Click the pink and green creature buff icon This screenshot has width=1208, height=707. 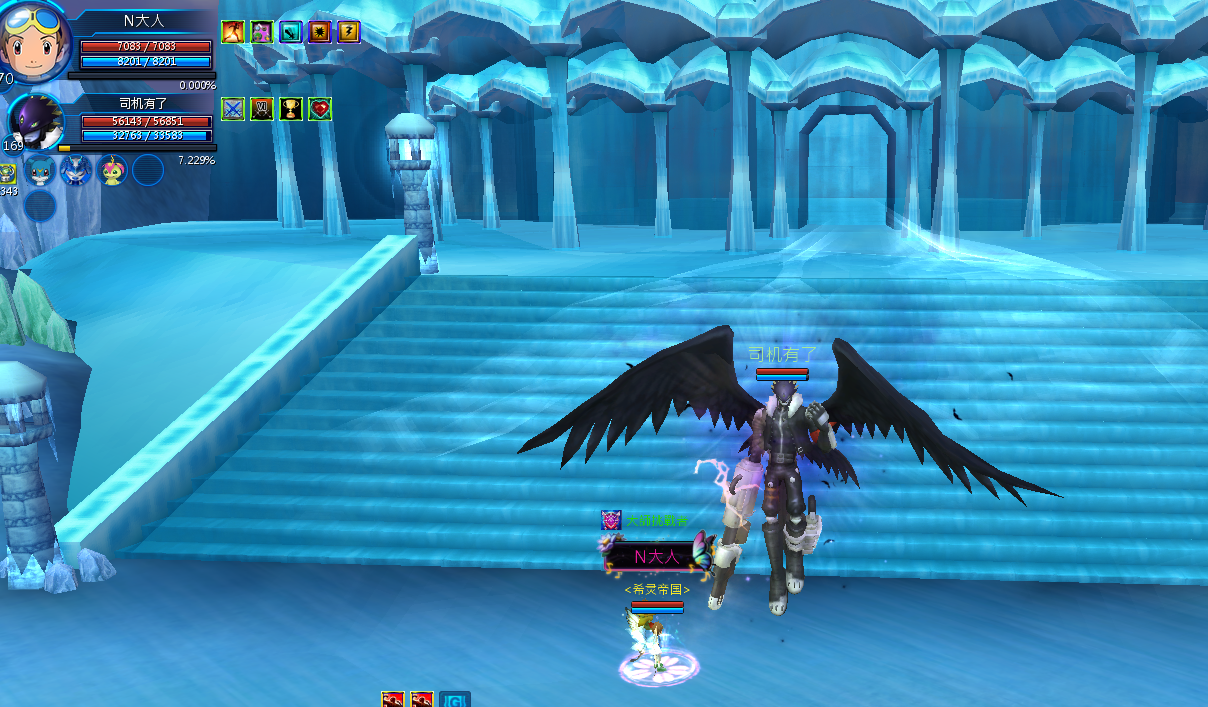(x=262, y=32)
